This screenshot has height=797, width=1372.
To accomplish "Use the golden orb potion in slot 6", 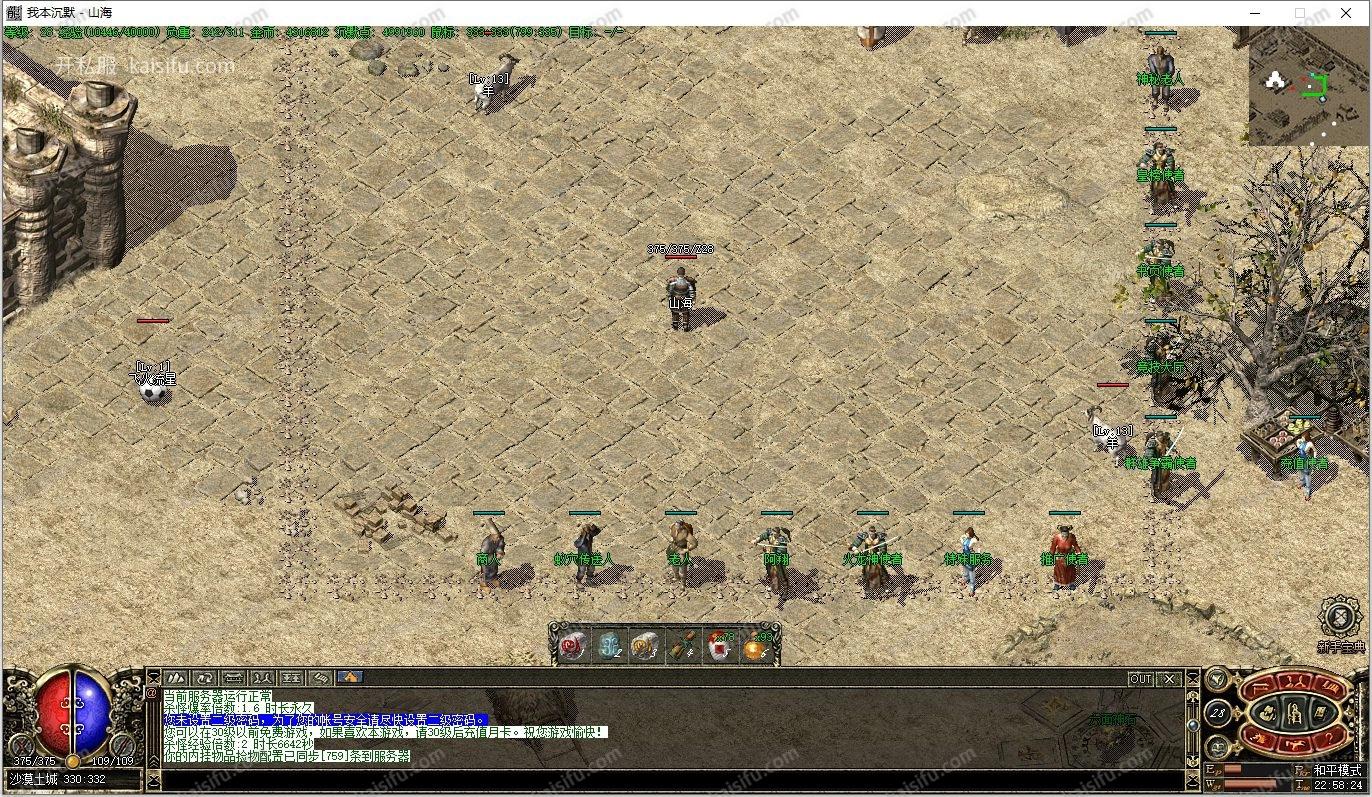I will pos(755,646).
